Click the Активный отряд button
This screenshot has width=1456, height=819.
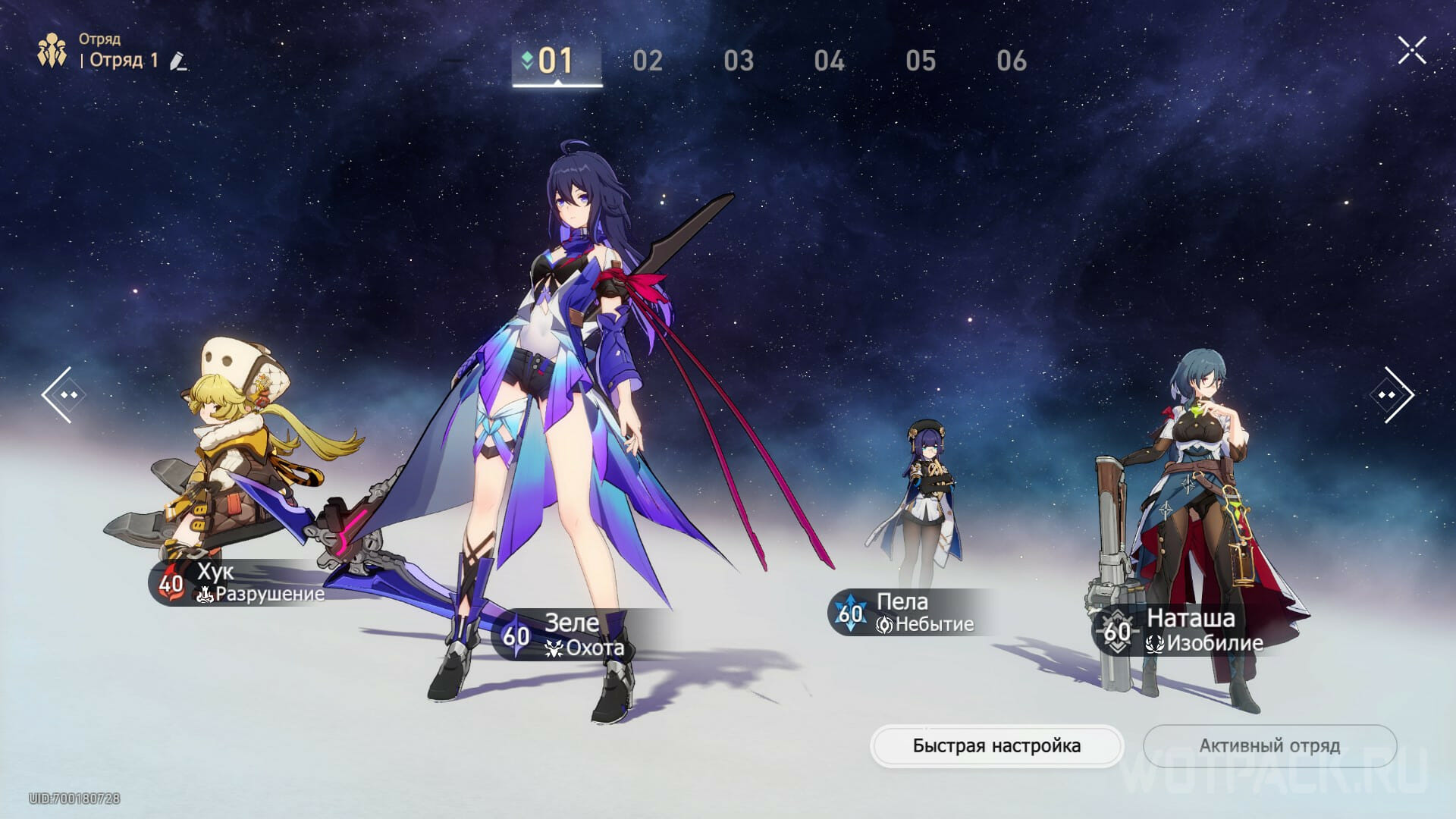[x=1269, y=746]
